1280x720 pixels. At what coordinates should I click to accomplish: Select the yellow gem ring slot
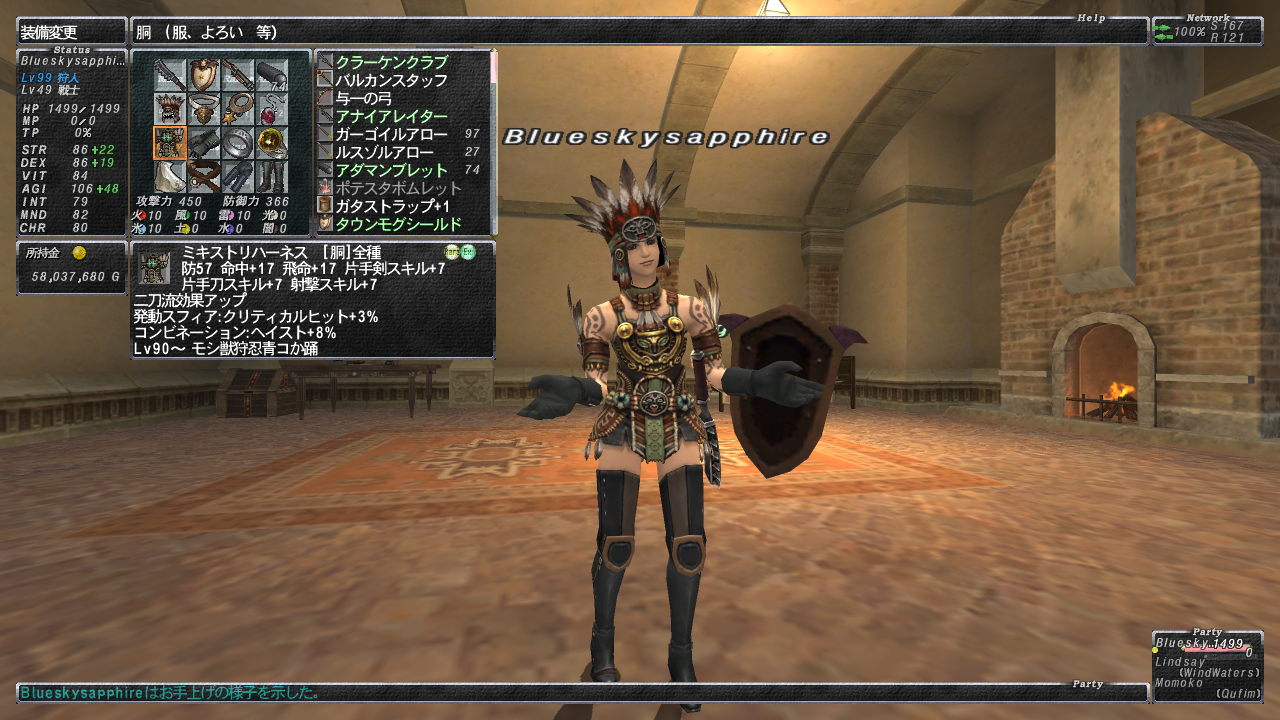tap(271, 143)
